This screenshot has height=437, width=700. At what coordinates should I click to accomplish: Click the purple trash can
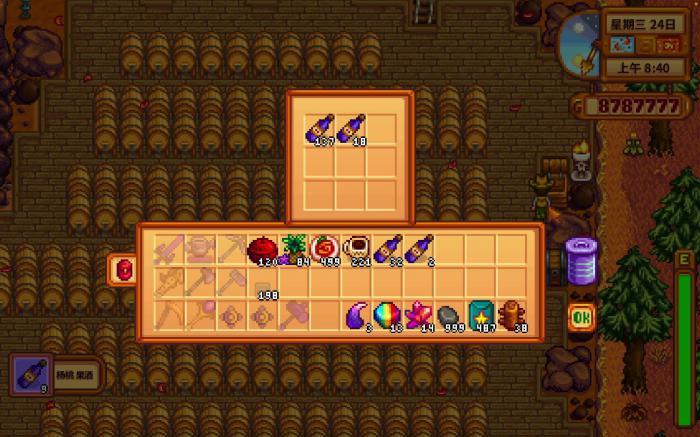pos(581,262)
